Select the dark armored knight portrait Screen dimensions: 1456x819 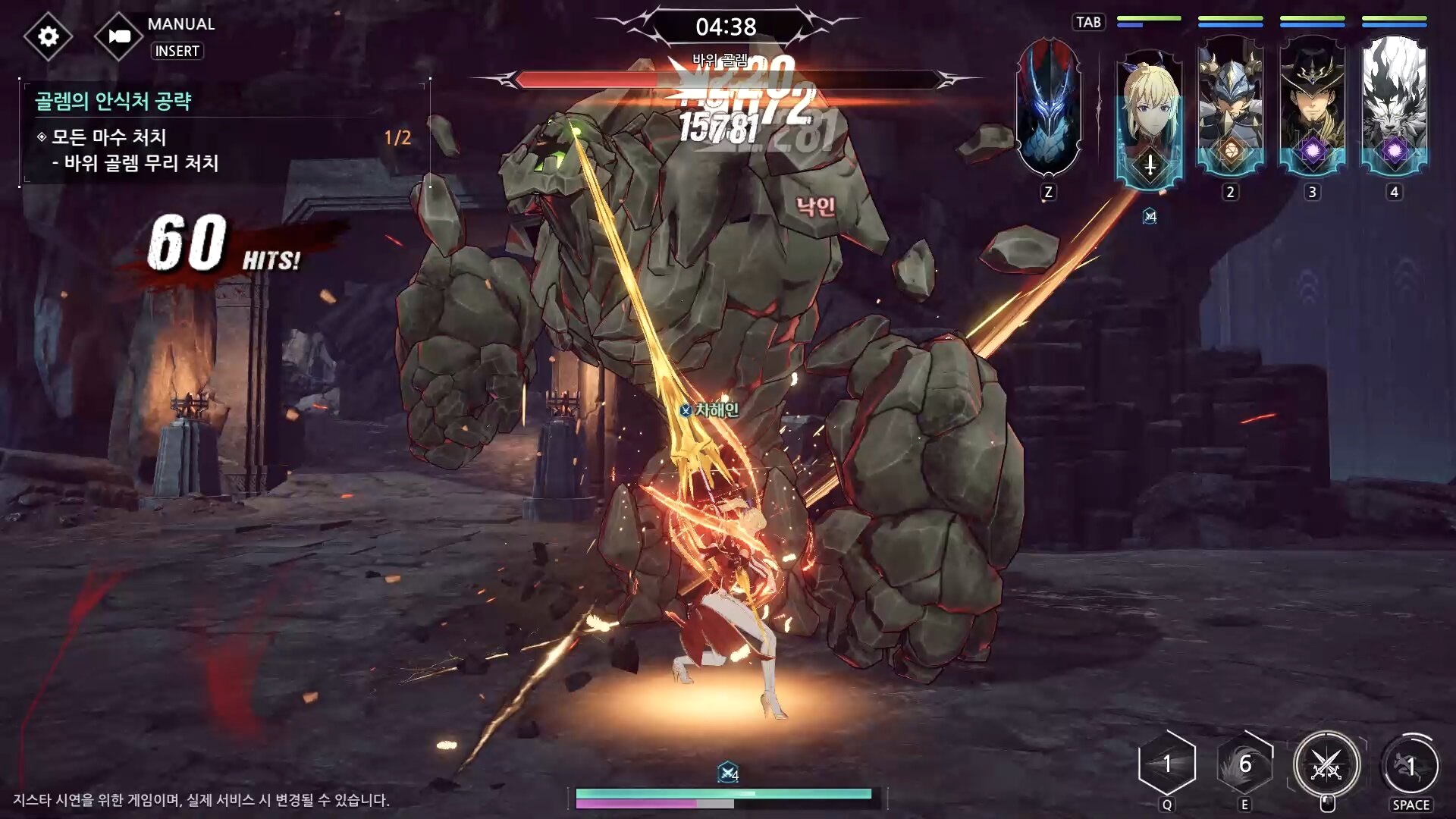[x=1048, y=108]
